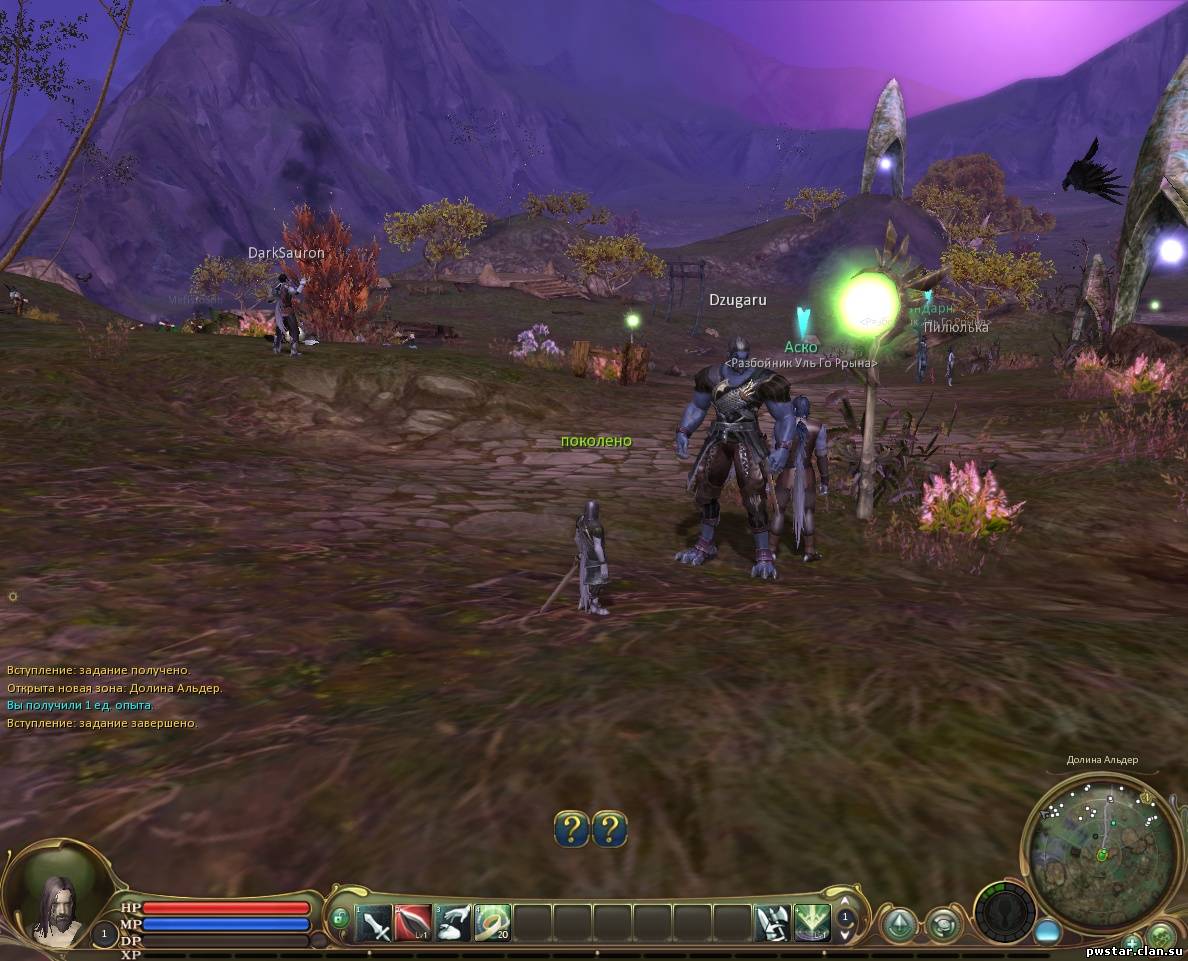
Task: Activate the green downward arrows skill
Action: coord(812,922)
